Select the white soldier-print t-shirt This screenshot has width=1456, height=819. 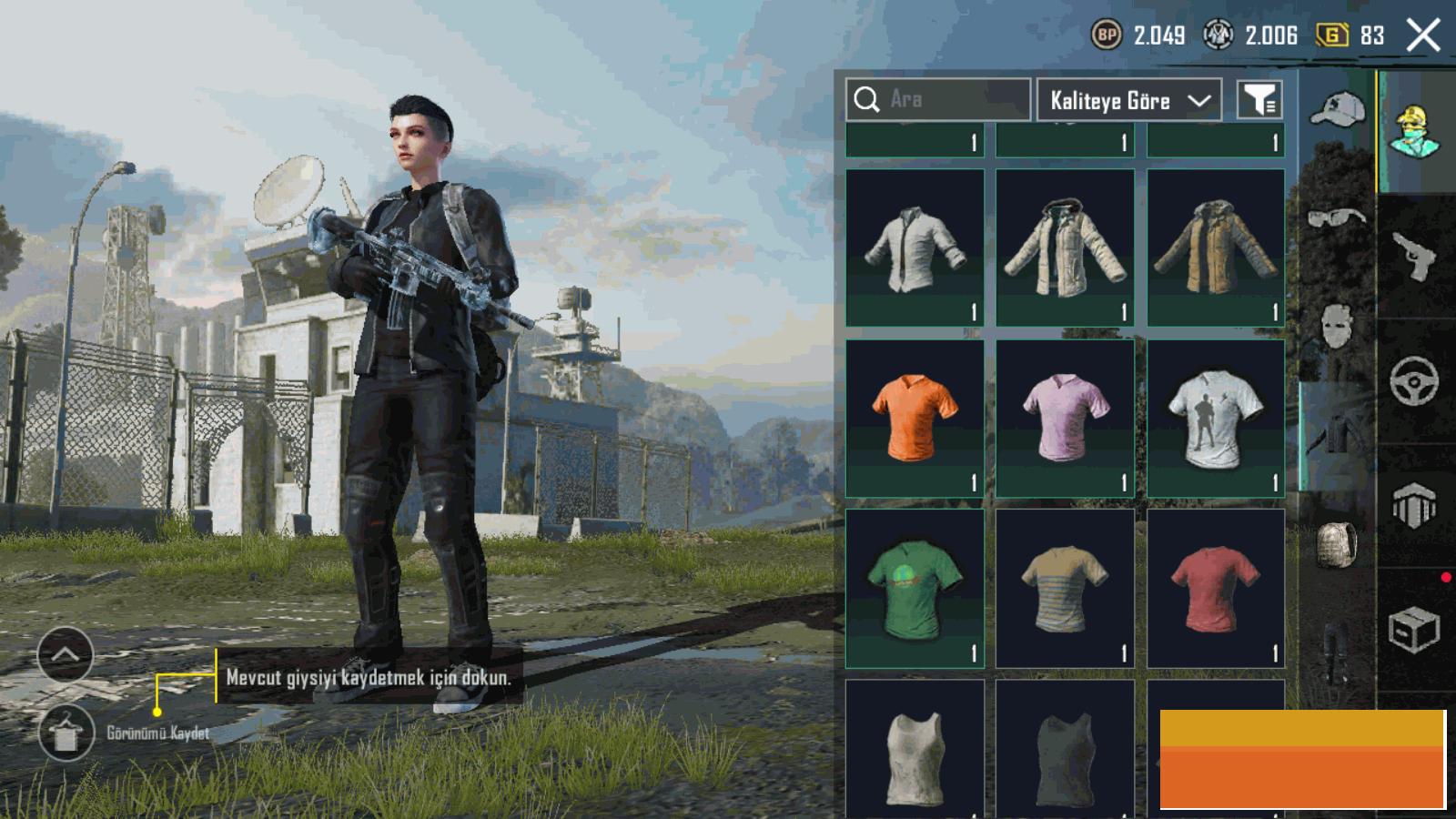click(x=1216, y=419)
